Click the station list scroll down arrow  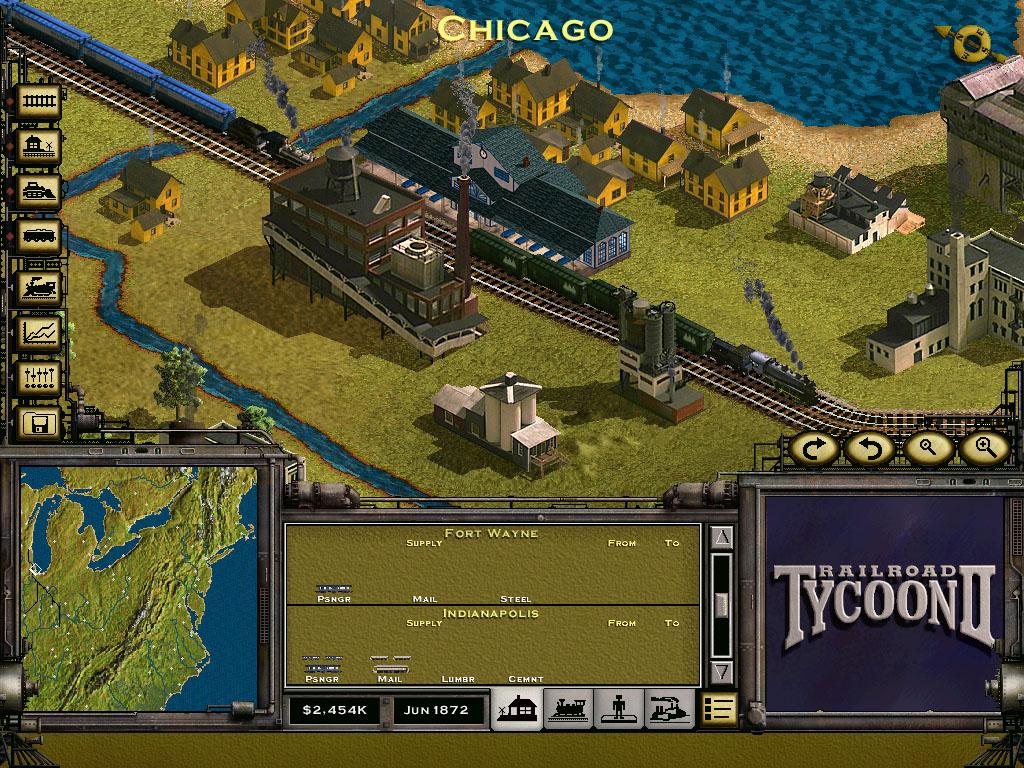click(723, 671)
